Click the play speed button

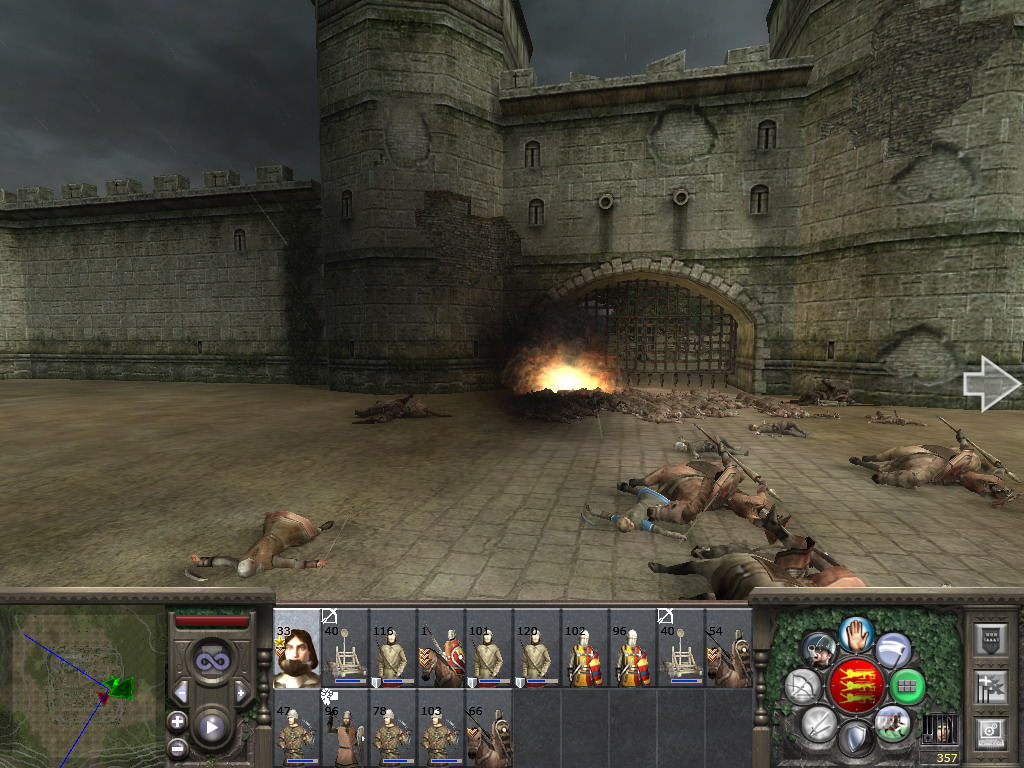[211, 727]
